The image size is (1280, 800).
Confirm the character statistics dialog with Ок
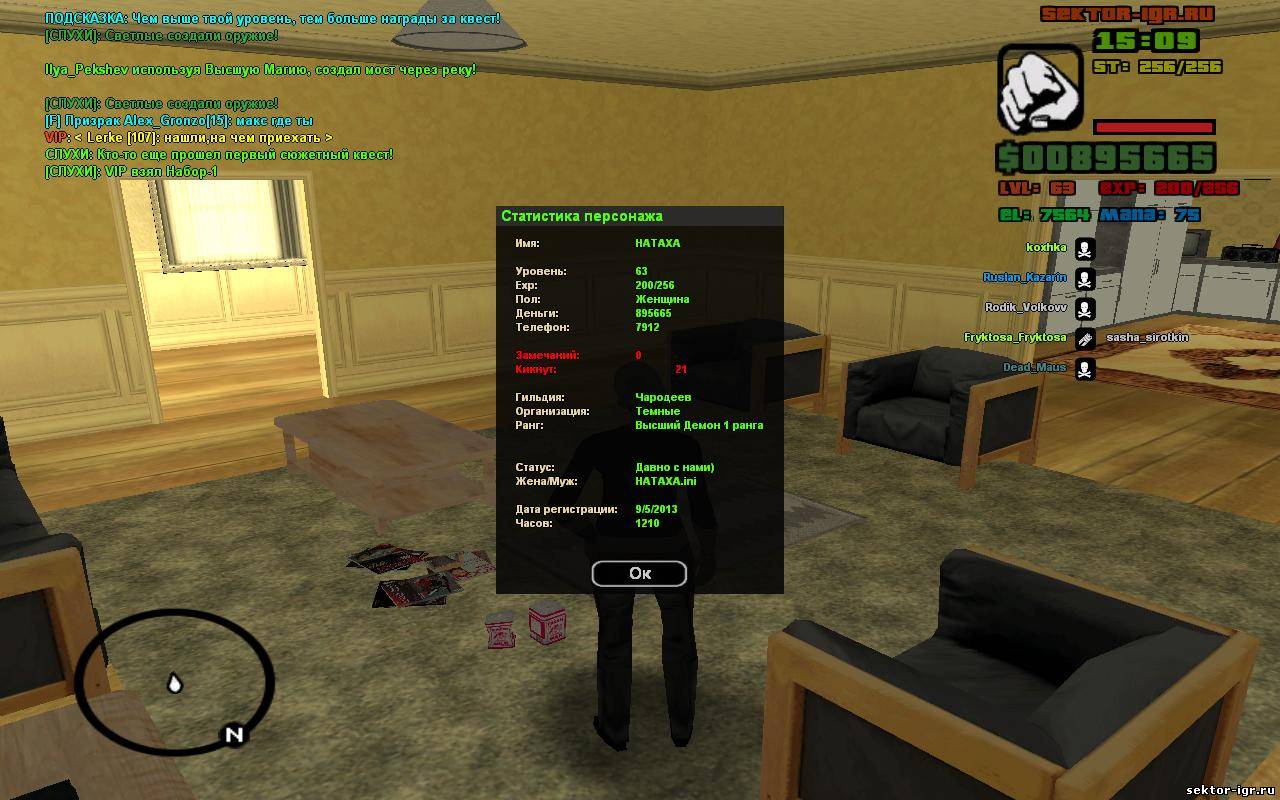click(x=639, y=573)
